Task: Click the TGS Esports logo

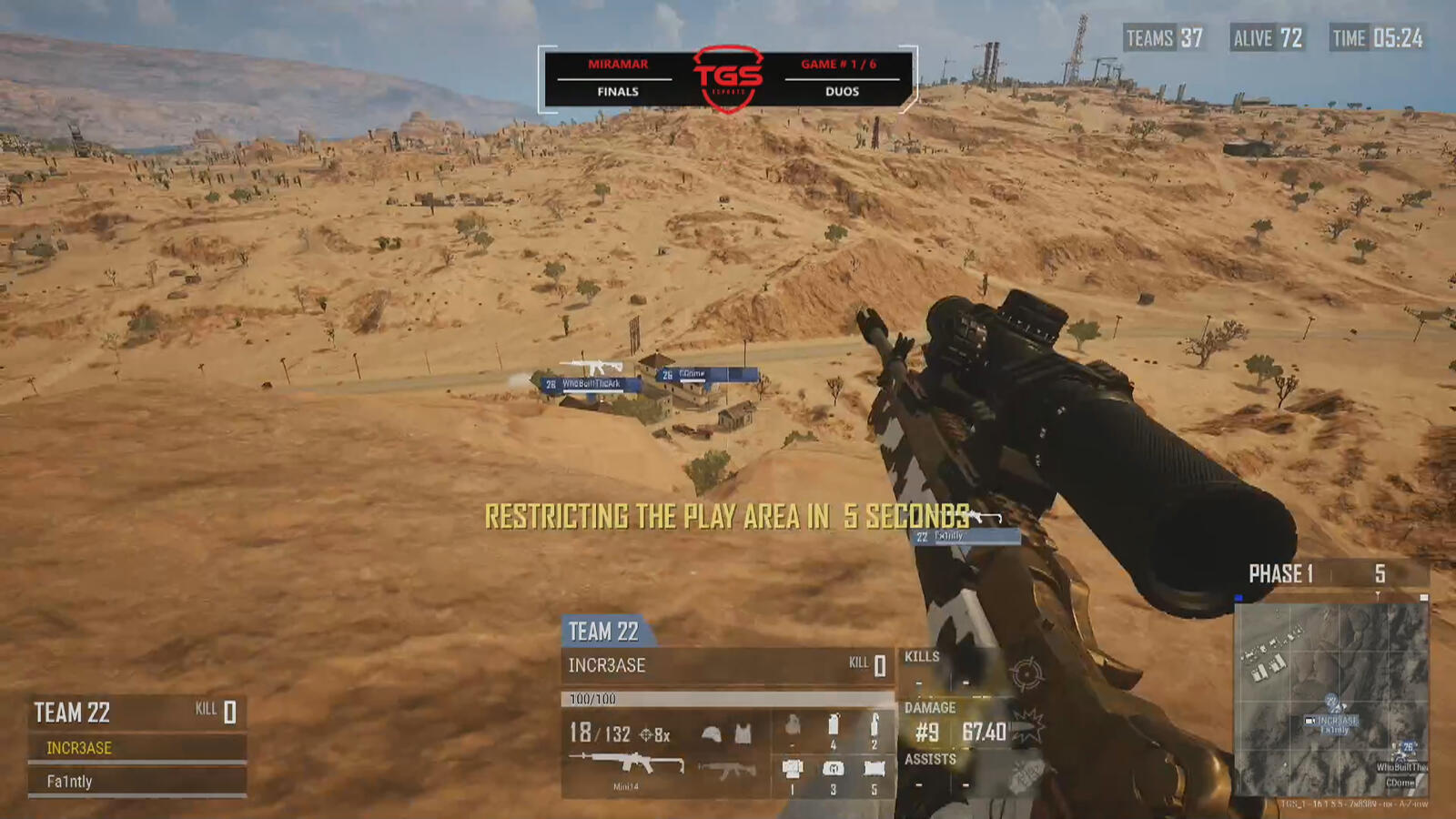Action: click(x=727, y=76)
